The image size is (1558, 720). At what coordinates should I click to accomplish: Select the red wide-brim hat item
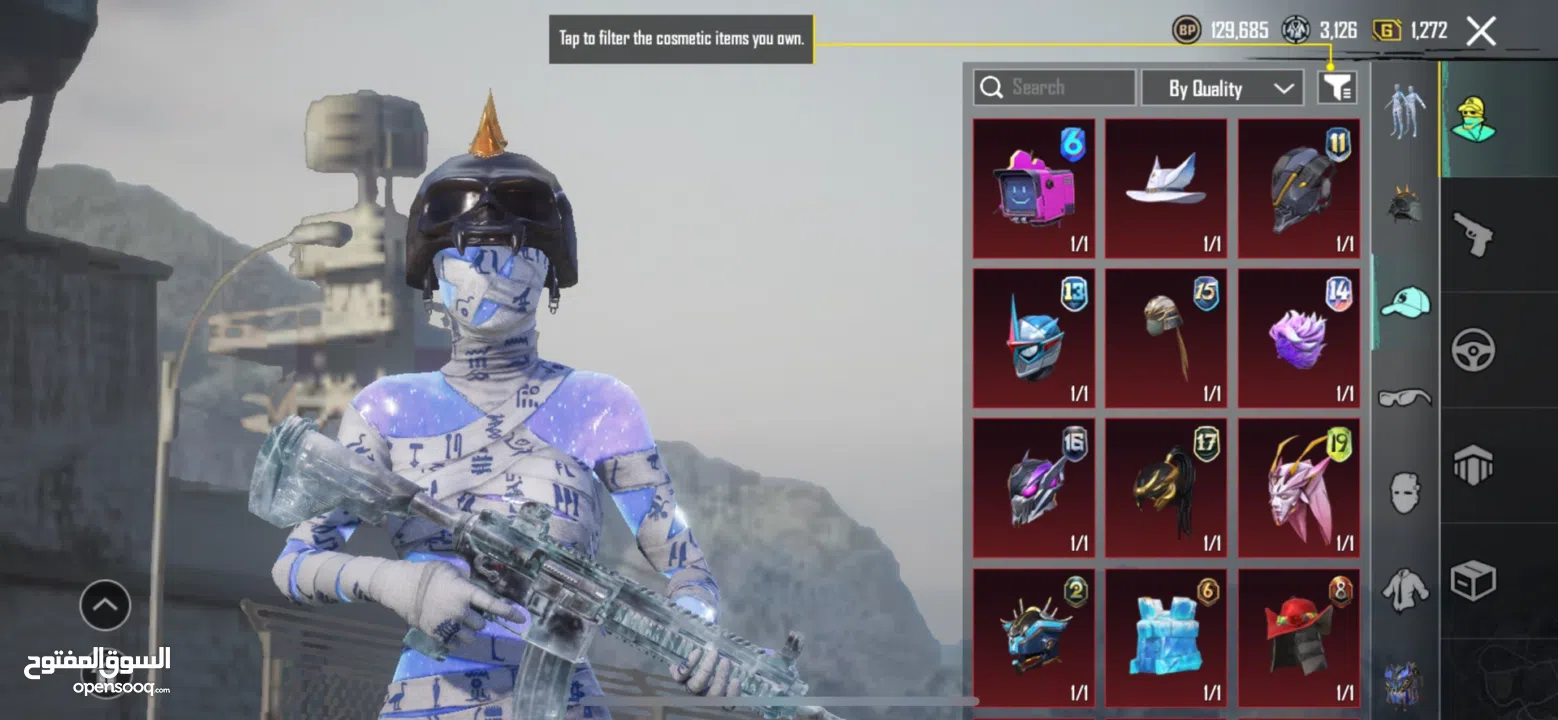[x=1298, y=637]
